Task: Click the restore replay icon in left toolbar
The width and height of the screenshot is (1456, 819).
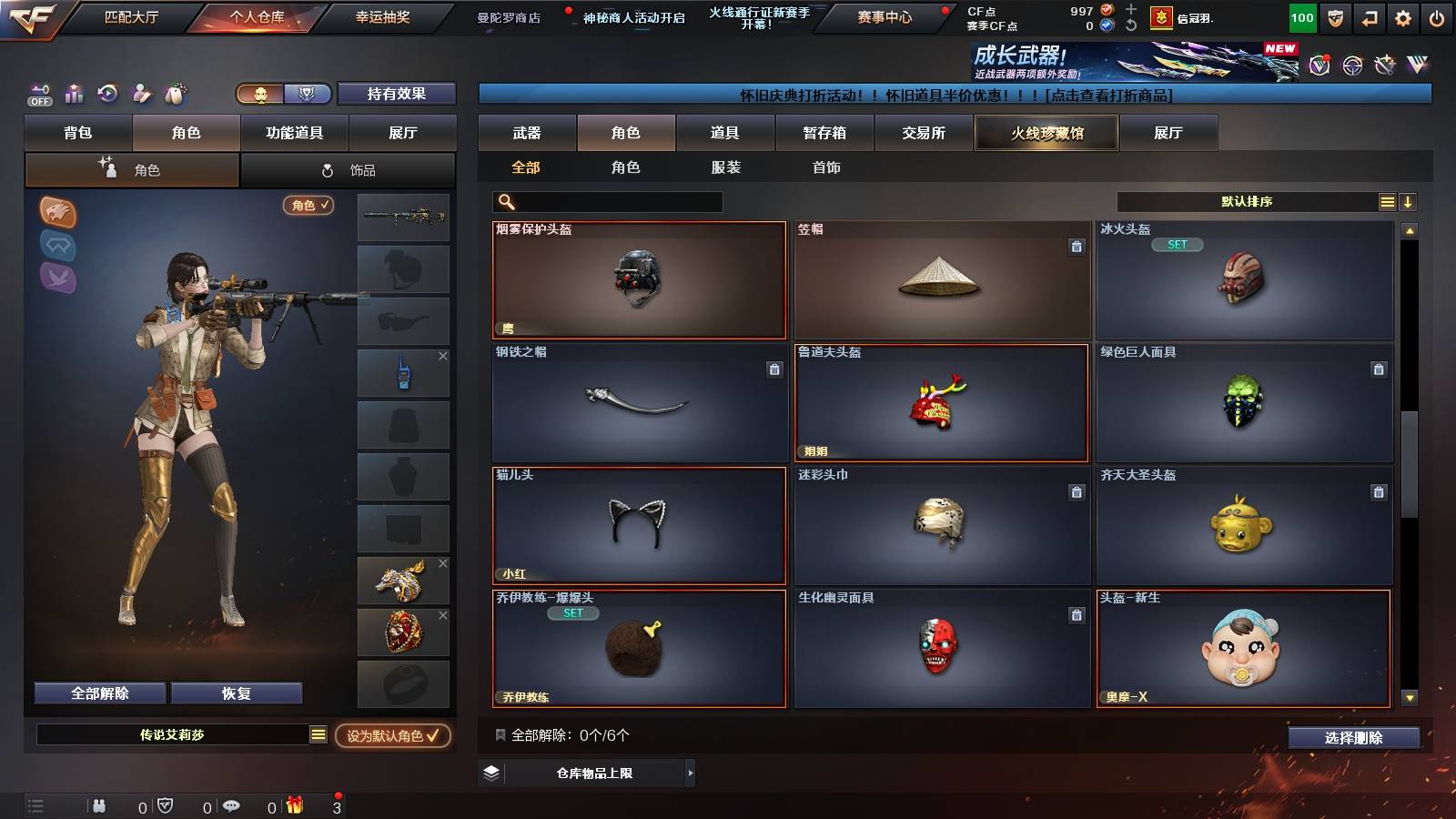Action: pyautogui.click(x=108, y=94)
